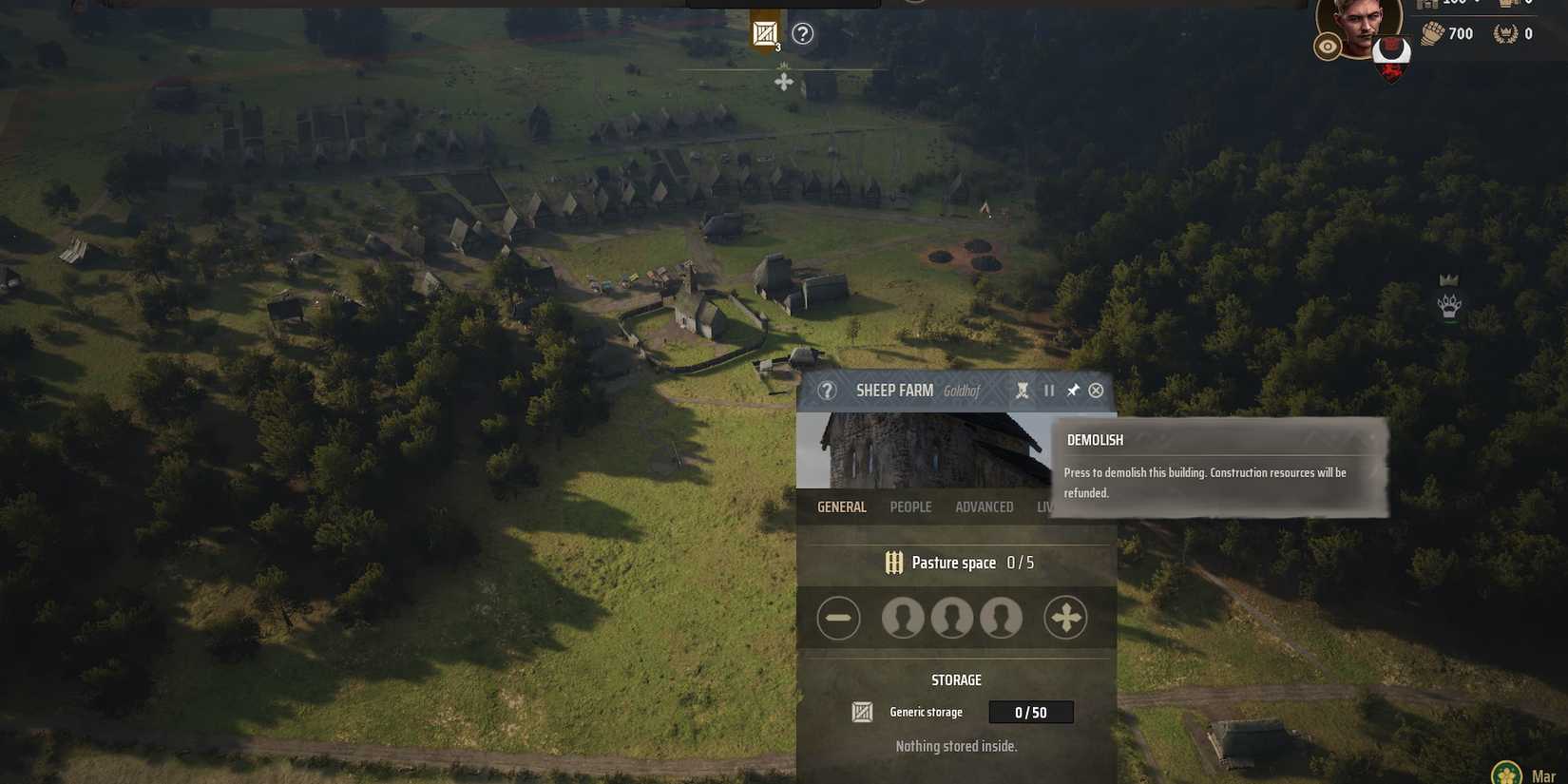Click the Demolish crossed-tools icon on the Sheep Farm header
The image size is (1568, 784).
click(1023, 390)
